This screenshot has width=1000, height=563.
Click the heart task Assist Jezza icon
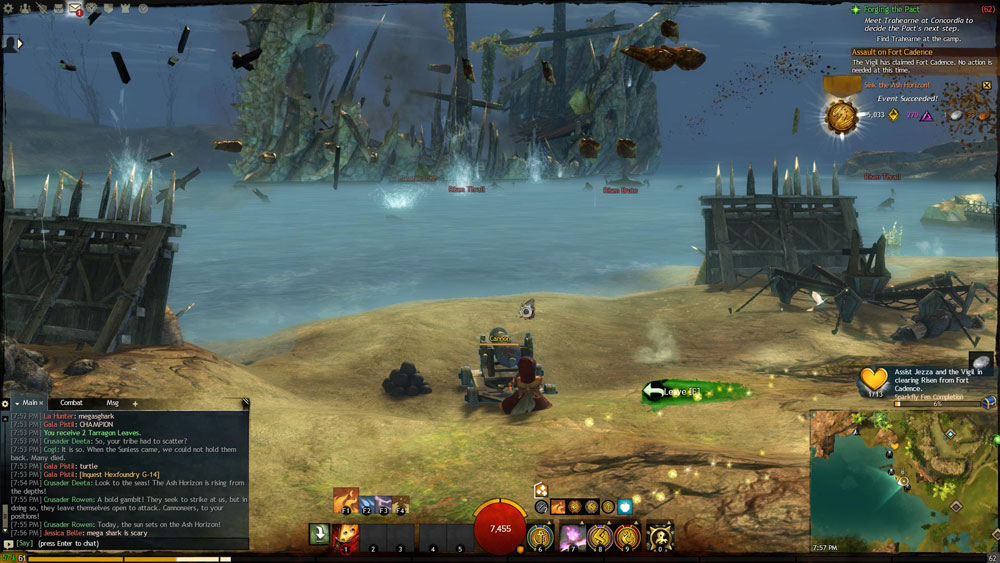tap(874, 381)
